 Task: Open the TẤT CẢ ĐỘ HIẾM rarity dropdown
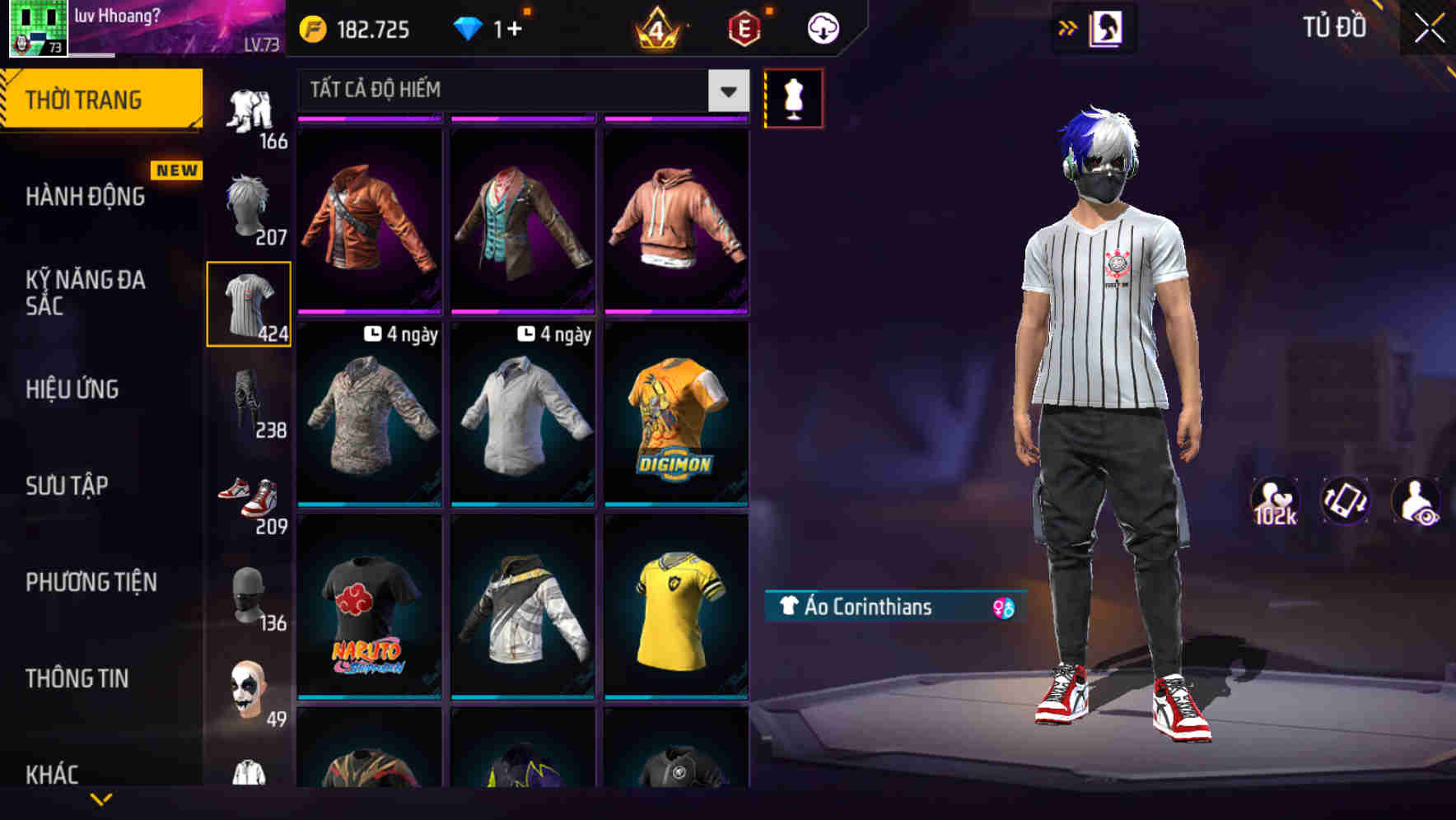pos(511,91)
